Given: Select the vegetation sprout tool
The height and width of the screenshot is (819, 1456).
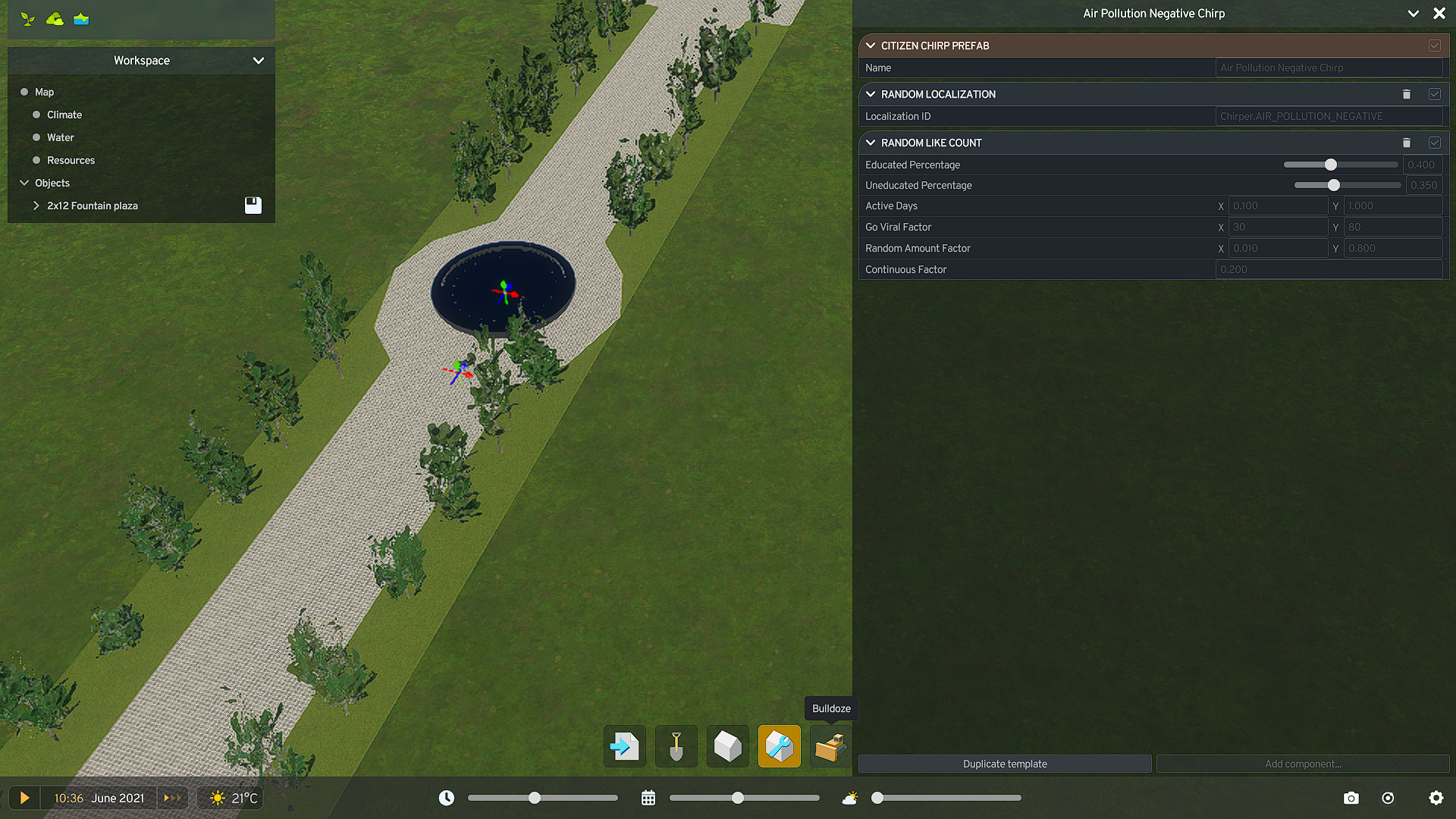Looking at the screenshot, I should pos(28,19).
